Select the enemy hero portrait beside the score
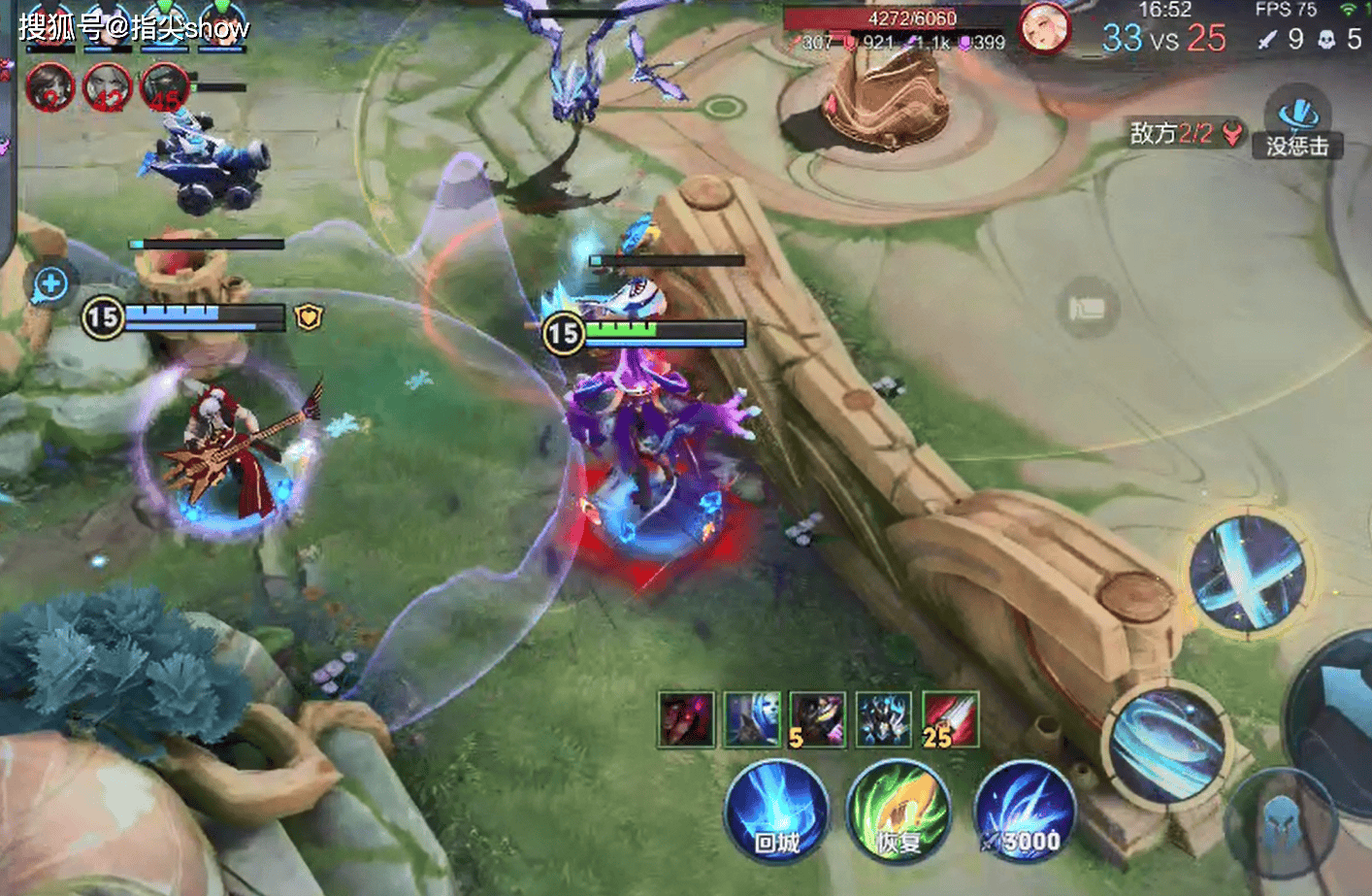This screenshot has height=896, width=1372. coord(1045,28)
